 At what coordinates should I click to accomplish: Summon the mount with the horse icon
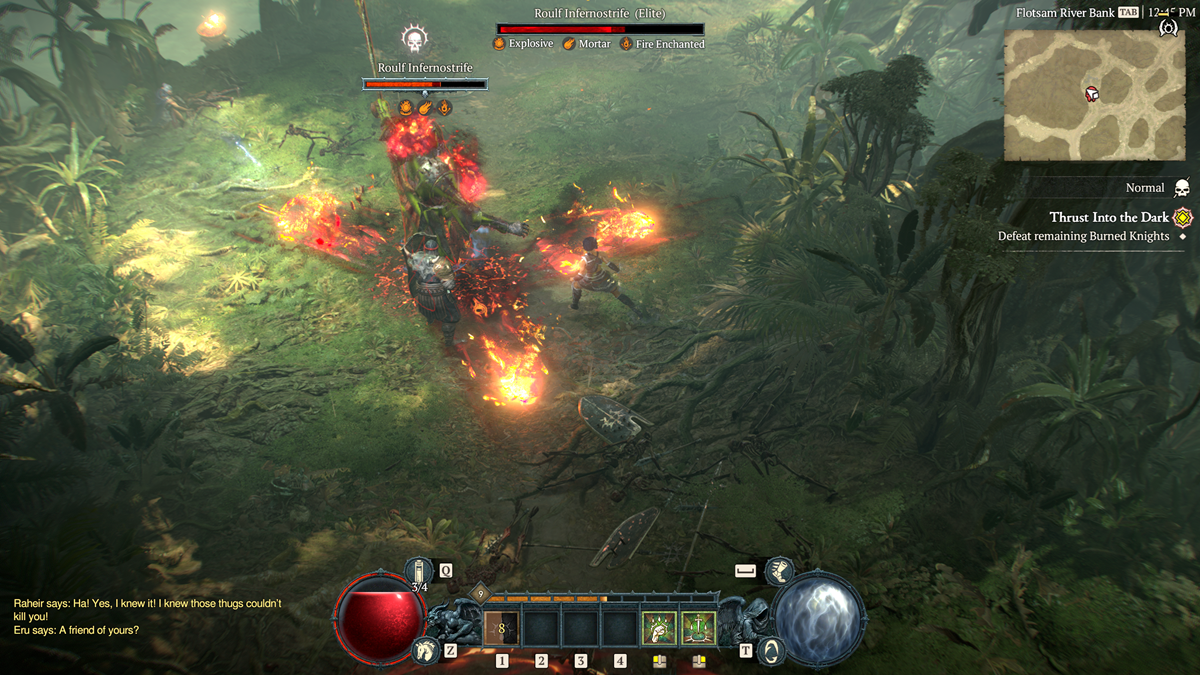click(426, 651)
